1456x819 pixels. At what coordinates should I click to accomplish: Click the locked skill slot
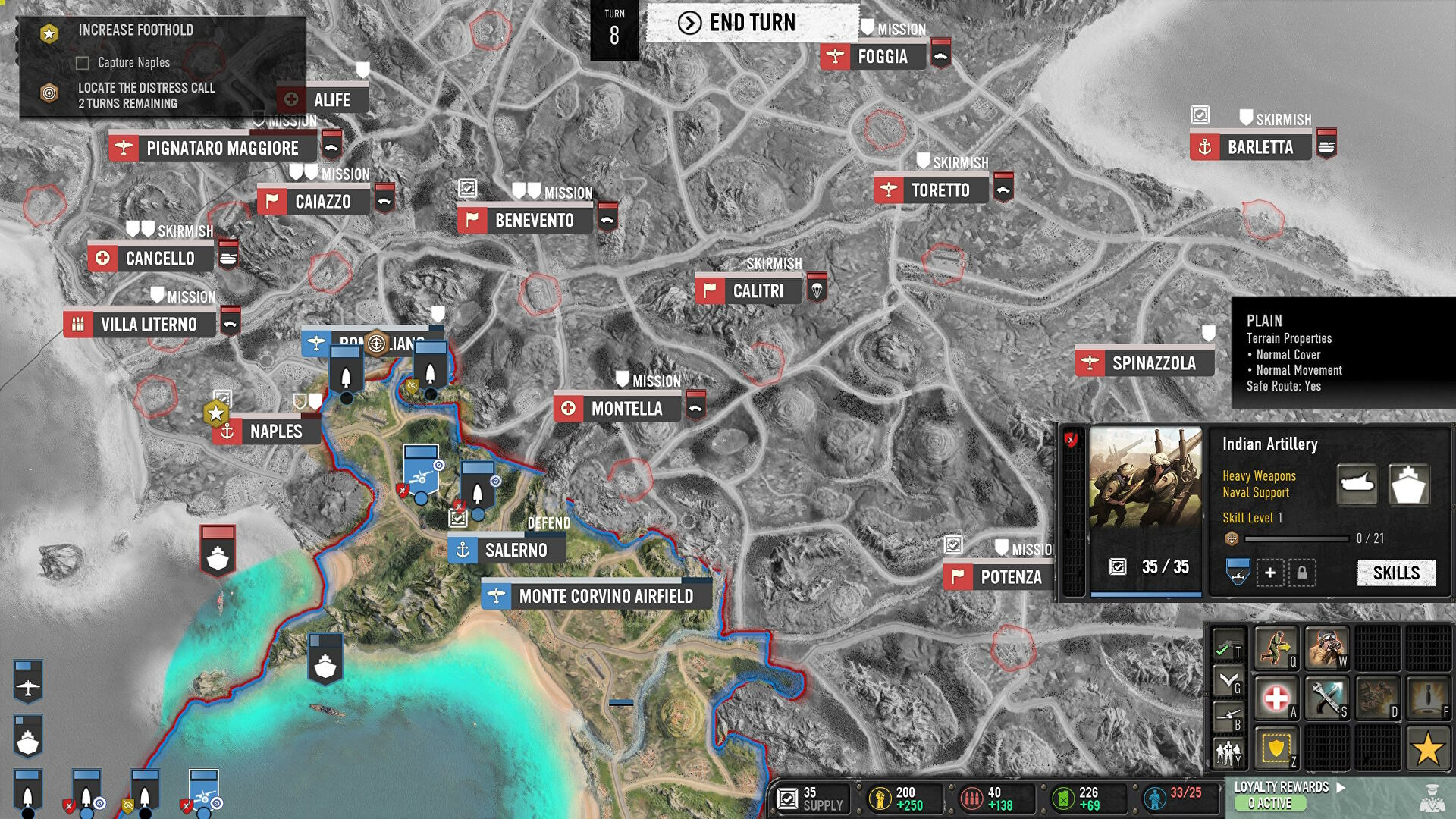[x=1302, y=574]
